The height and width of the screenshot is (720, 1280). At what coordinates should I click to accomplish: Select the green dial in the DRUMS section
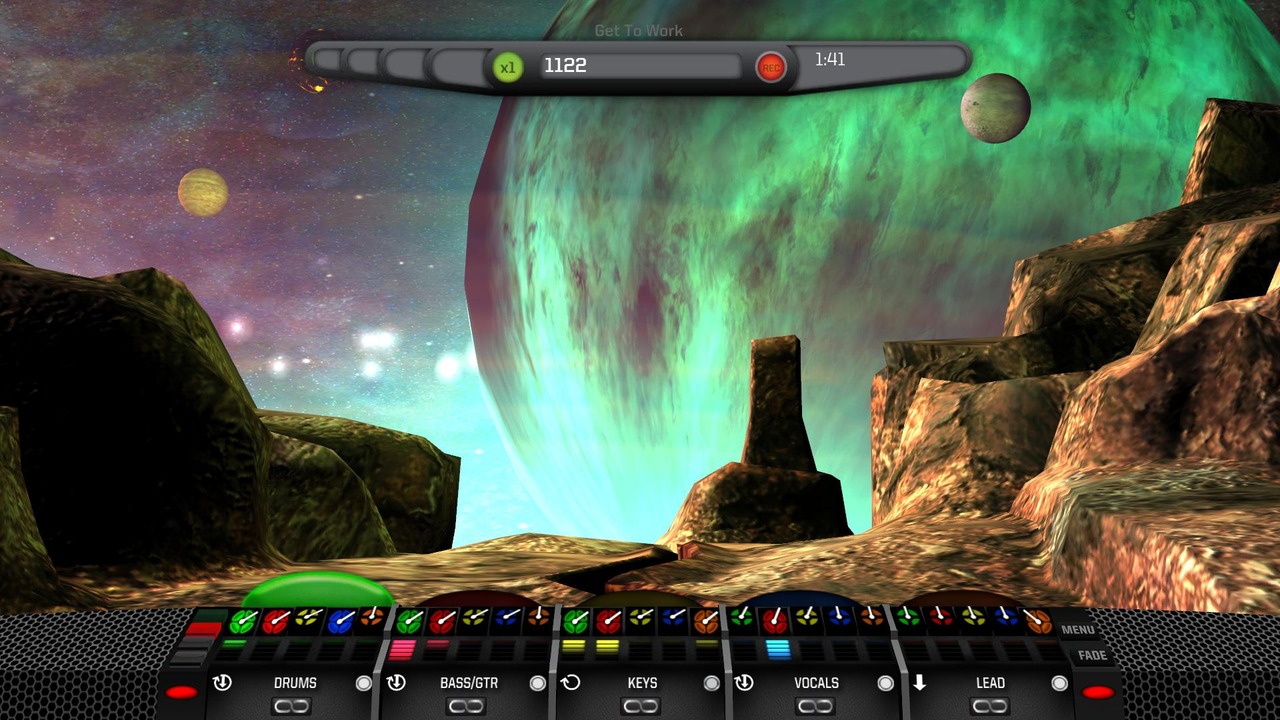point(243,622)
